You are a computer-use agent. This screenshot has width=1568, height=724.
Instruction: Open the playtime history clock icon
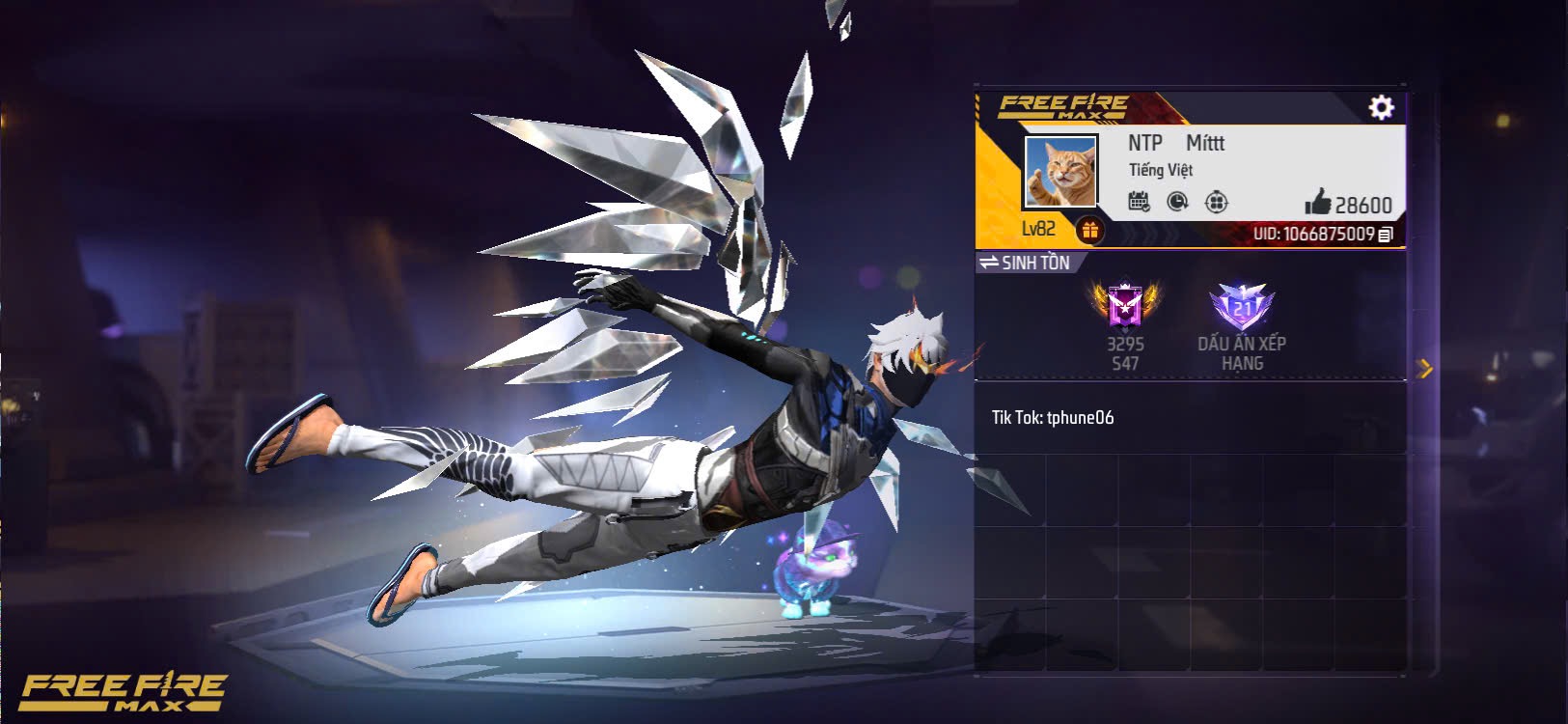point(1179,200)
